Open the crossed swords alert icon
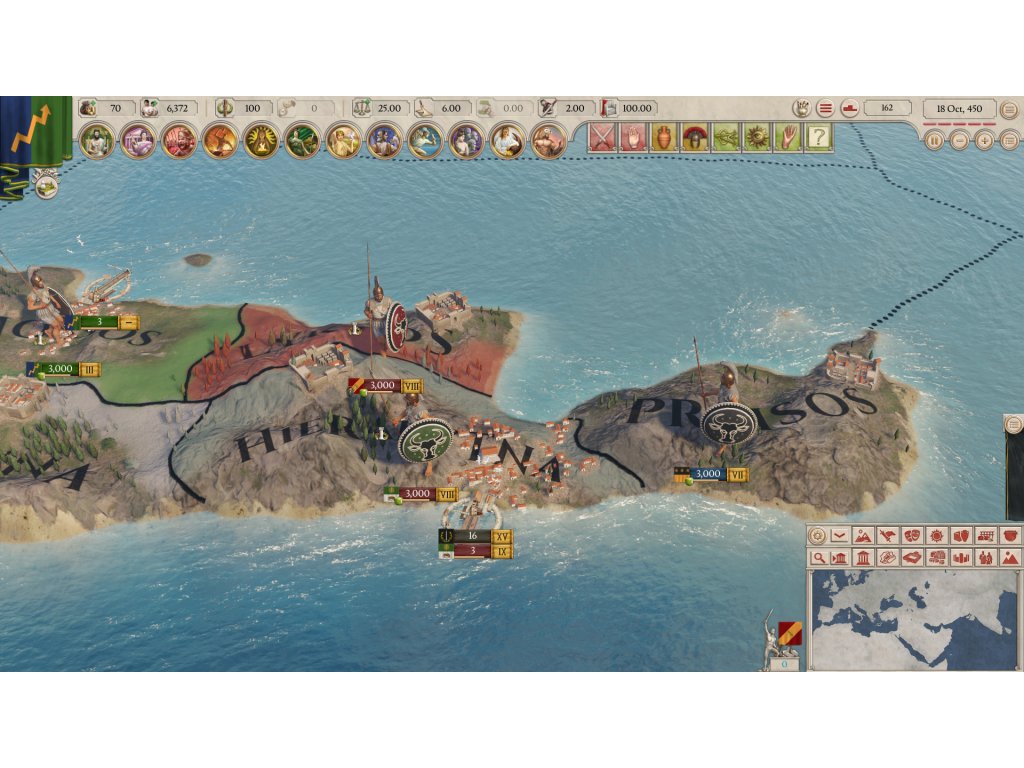Viewport: 1024px width, 768px height. point(601,138)
